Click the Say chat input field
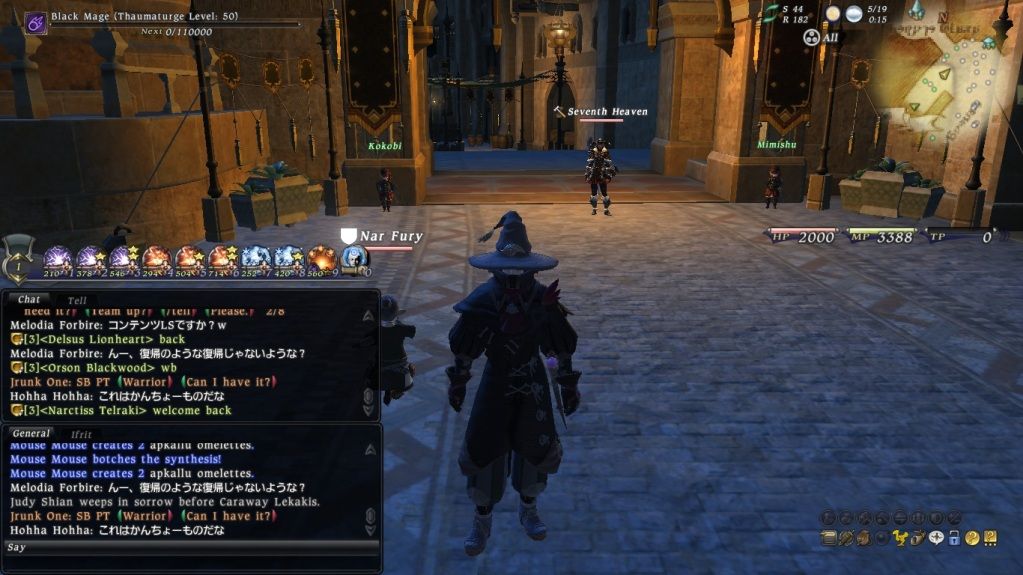The width and height of the screenshot is (1023, 575). [x=190, y=548]
